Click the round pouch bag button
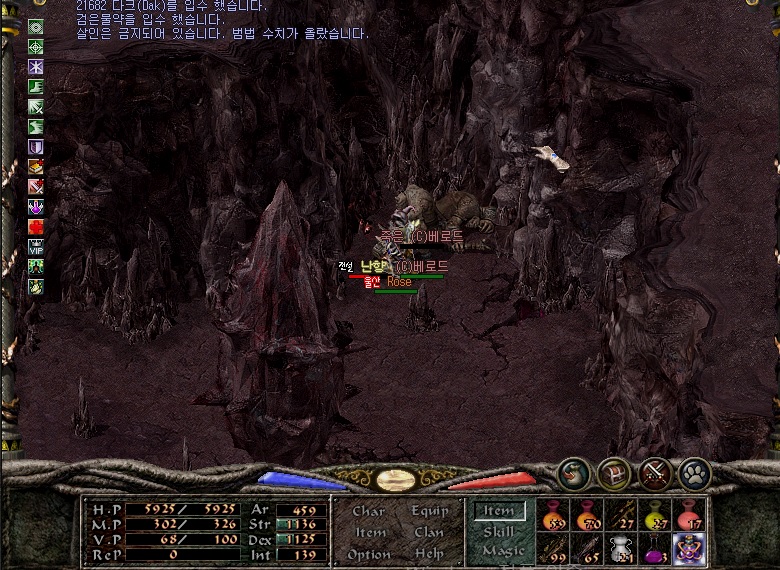The width and height of the screenshot is (780, 570). coord(573,472)
